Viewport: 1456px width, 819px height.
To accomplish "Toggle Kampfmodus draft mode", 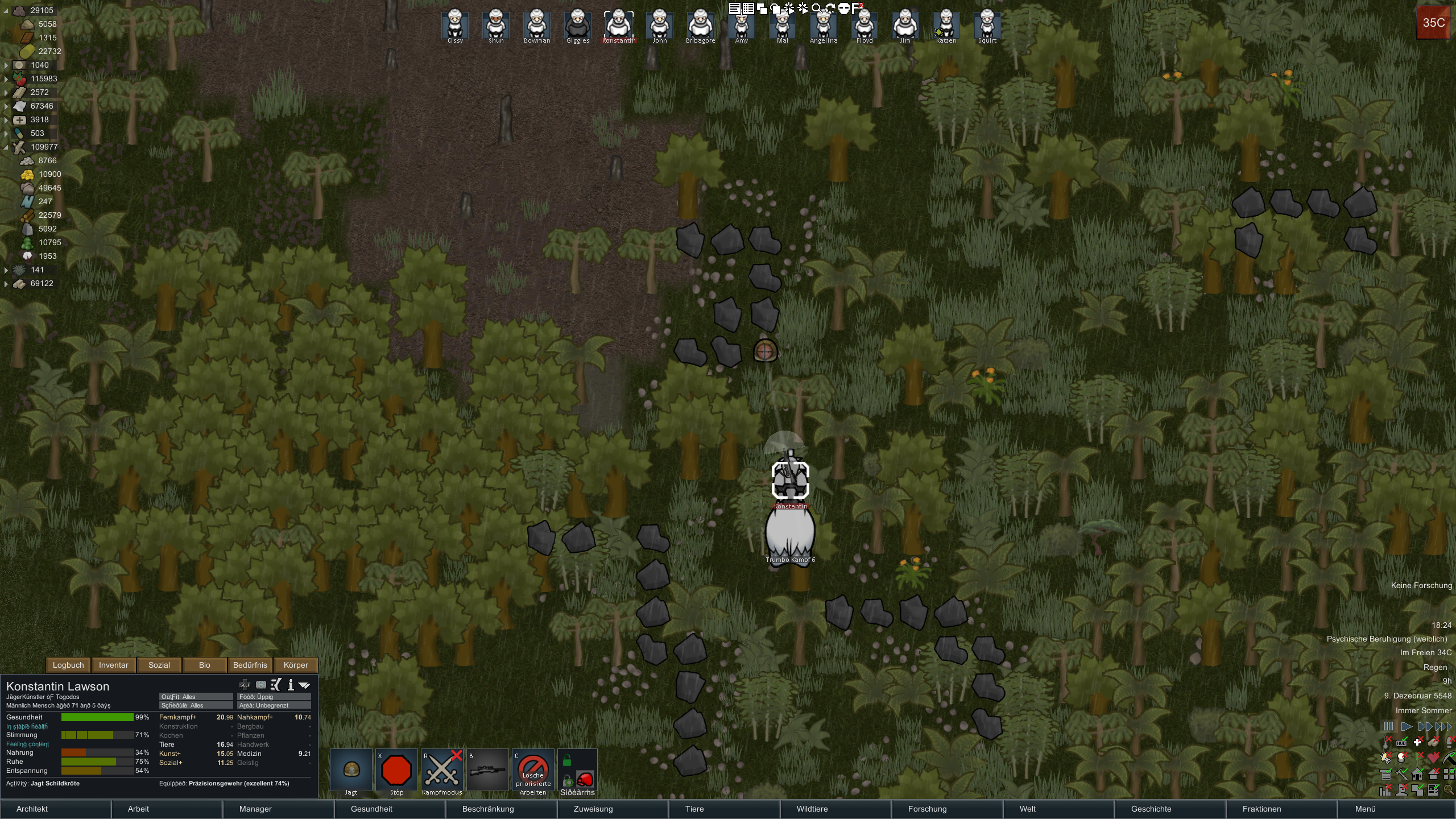I will point(442,771).
